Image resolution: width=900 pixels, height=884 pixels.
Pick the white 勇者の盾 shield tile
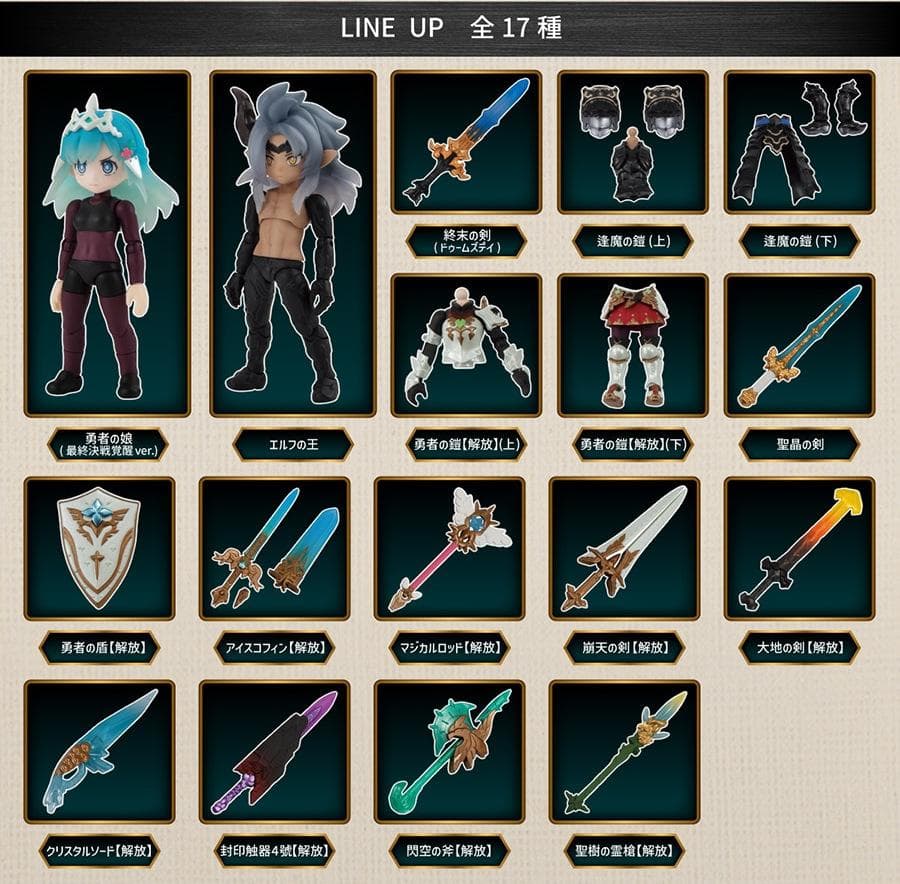99,548
